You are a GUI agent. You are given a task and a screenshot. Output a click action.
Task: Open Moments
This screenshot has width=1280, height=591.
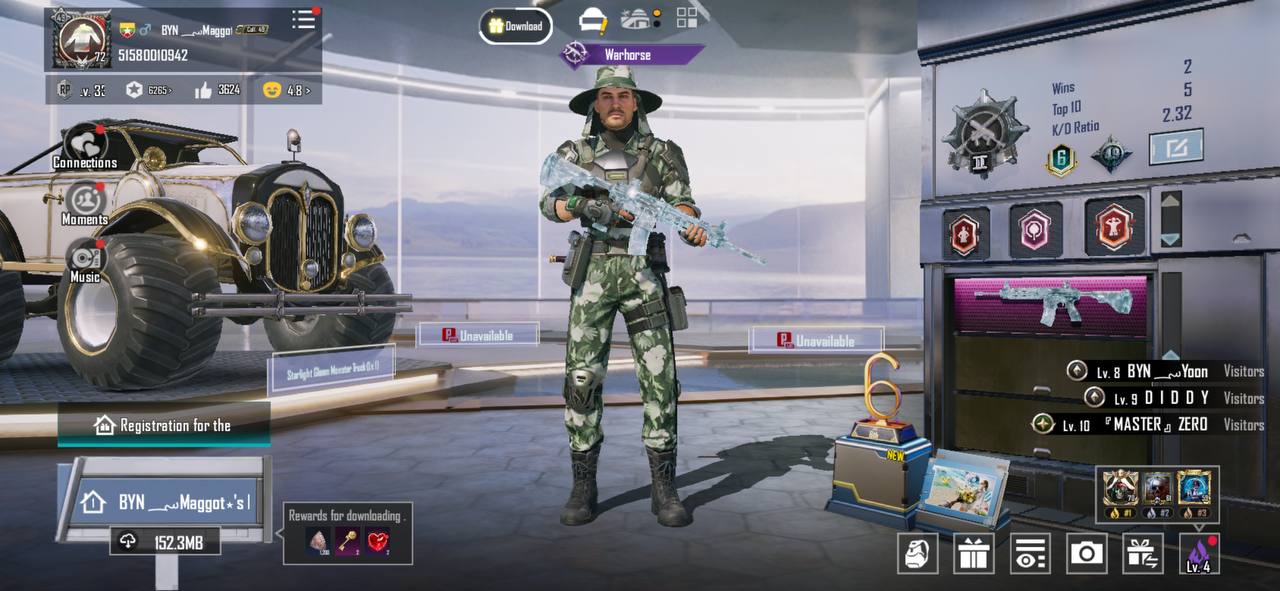(x=85, y=204)
